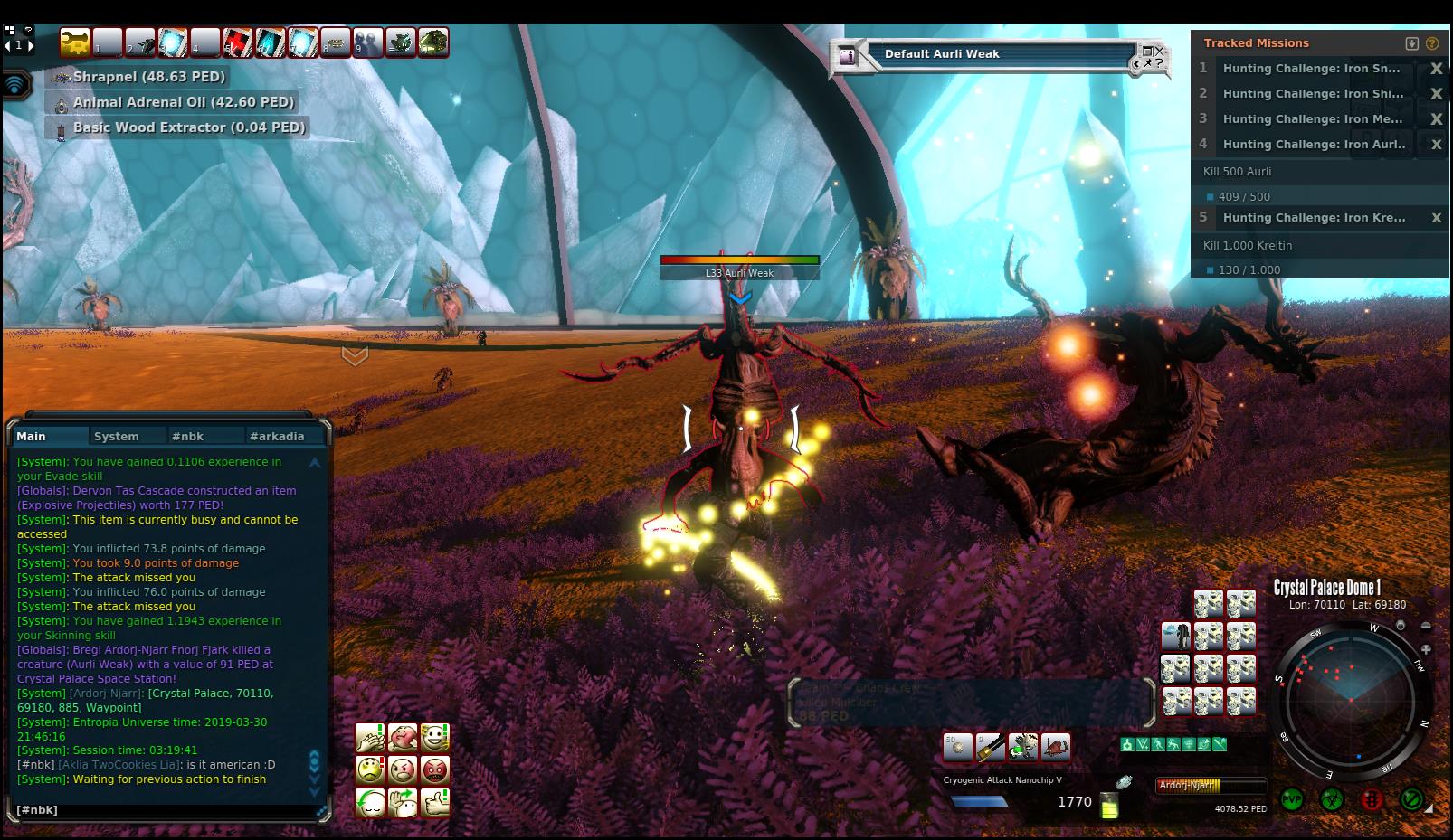Open the Tracked Missions help button
Screen dimensions: 1453x840
click(1431, 43)
